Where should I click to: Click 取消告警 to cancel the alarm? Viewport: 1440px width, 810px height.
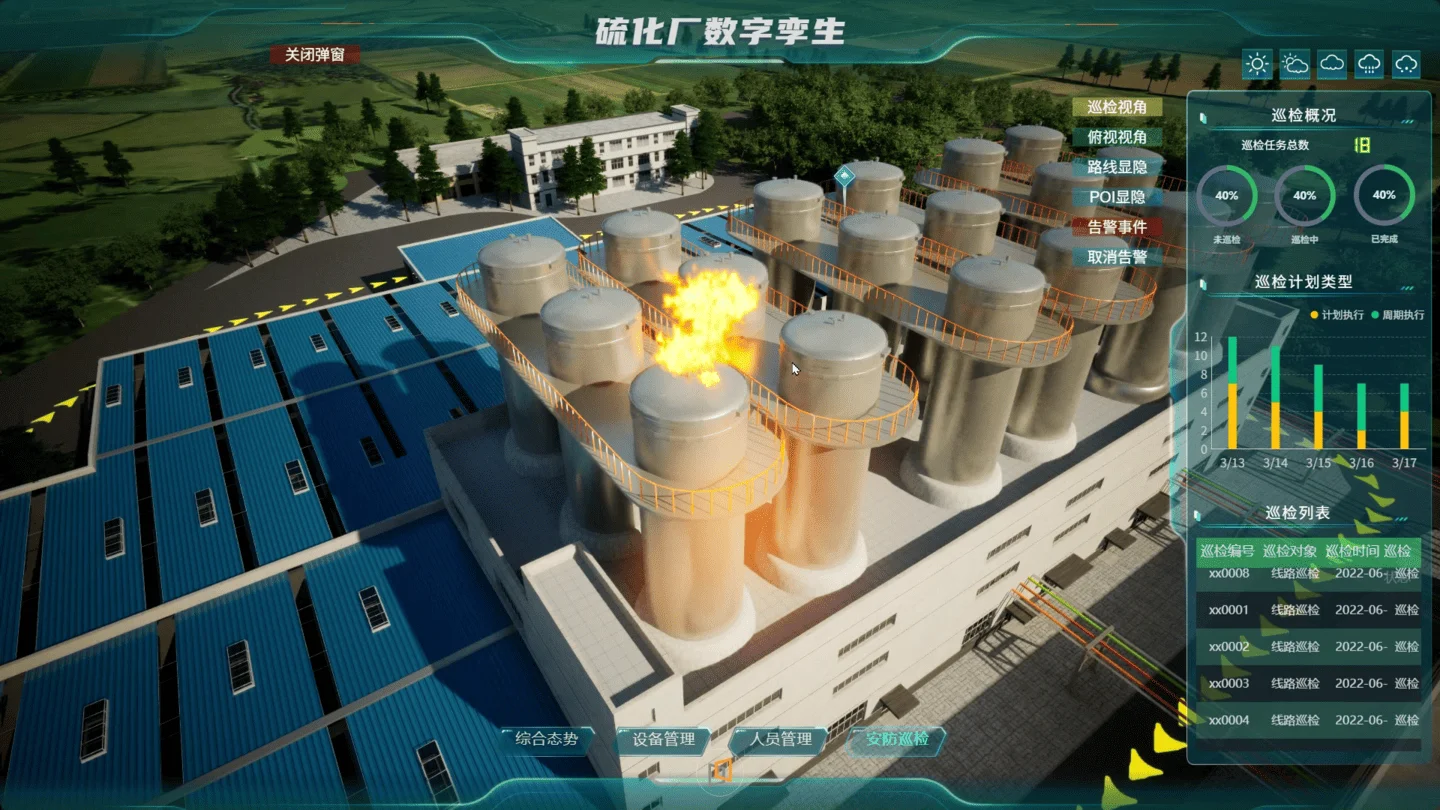(1117, 257)
